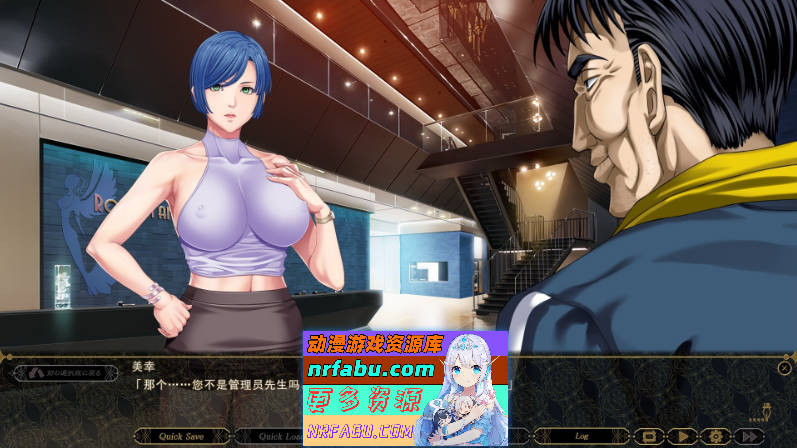This screenshot has width=797, height=448.
Task: Click the Quick Save button
Action: (182, 436)
